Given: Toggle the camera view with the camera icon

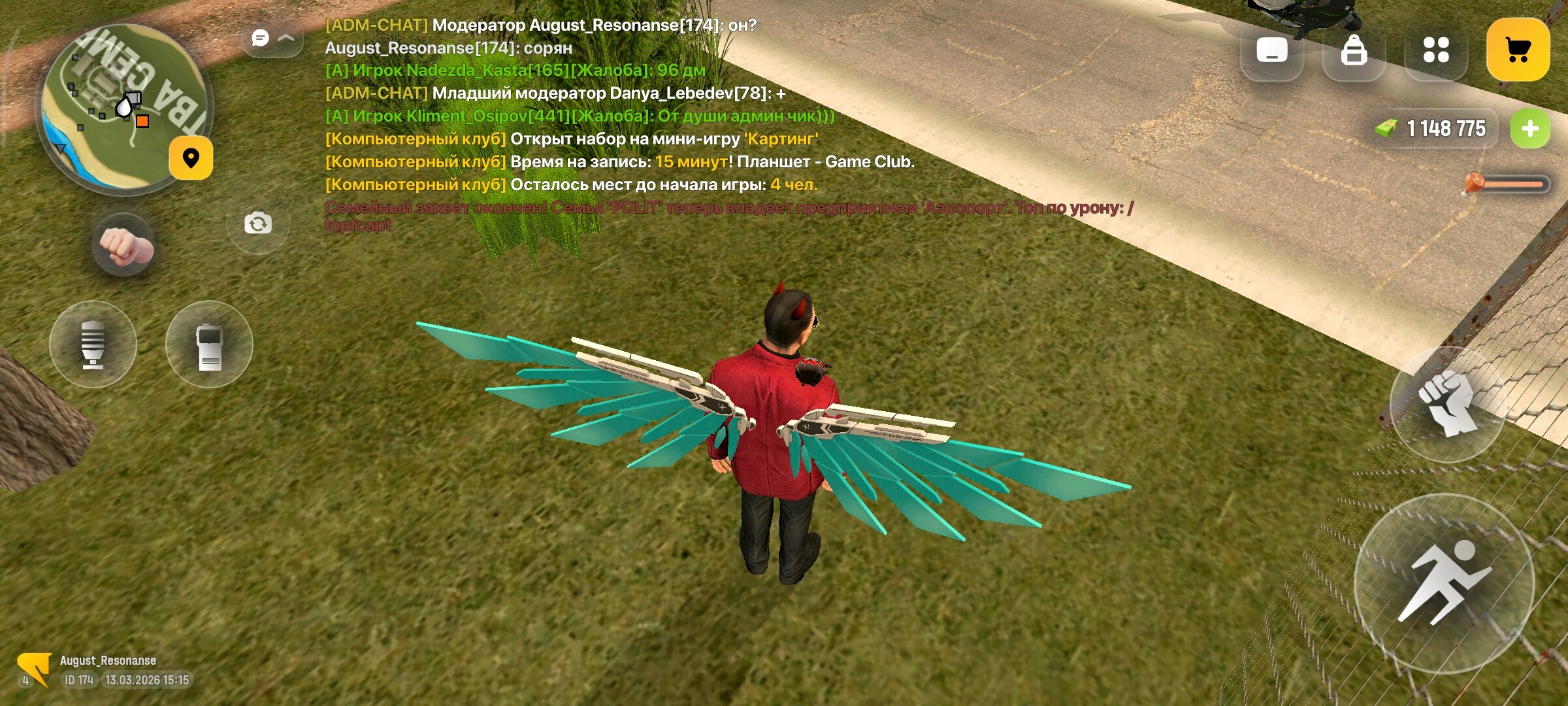Looking at the screenshot, I should coord(258,222).
